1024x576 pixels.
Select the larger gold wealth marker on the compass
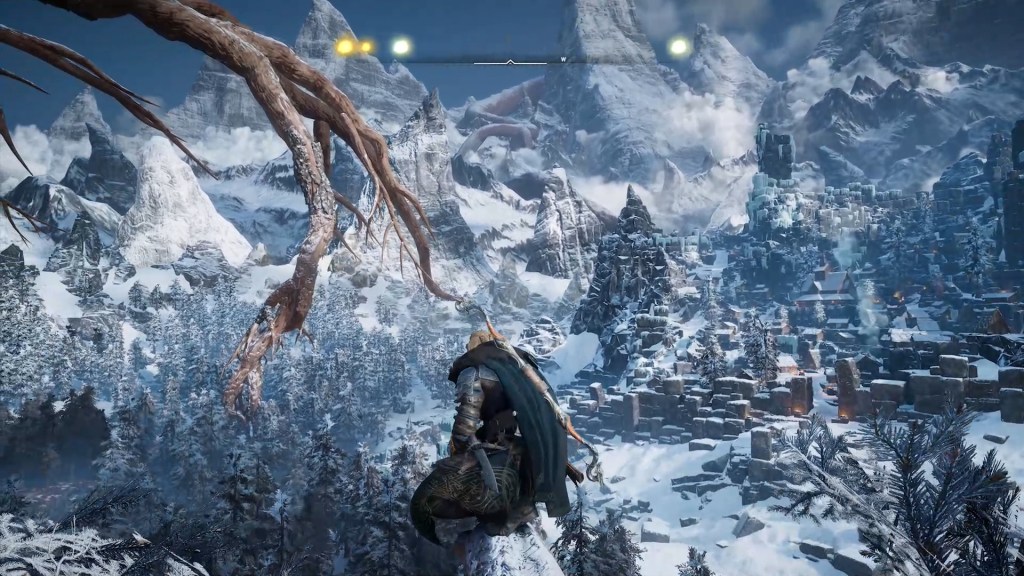[x=346, y=46]
